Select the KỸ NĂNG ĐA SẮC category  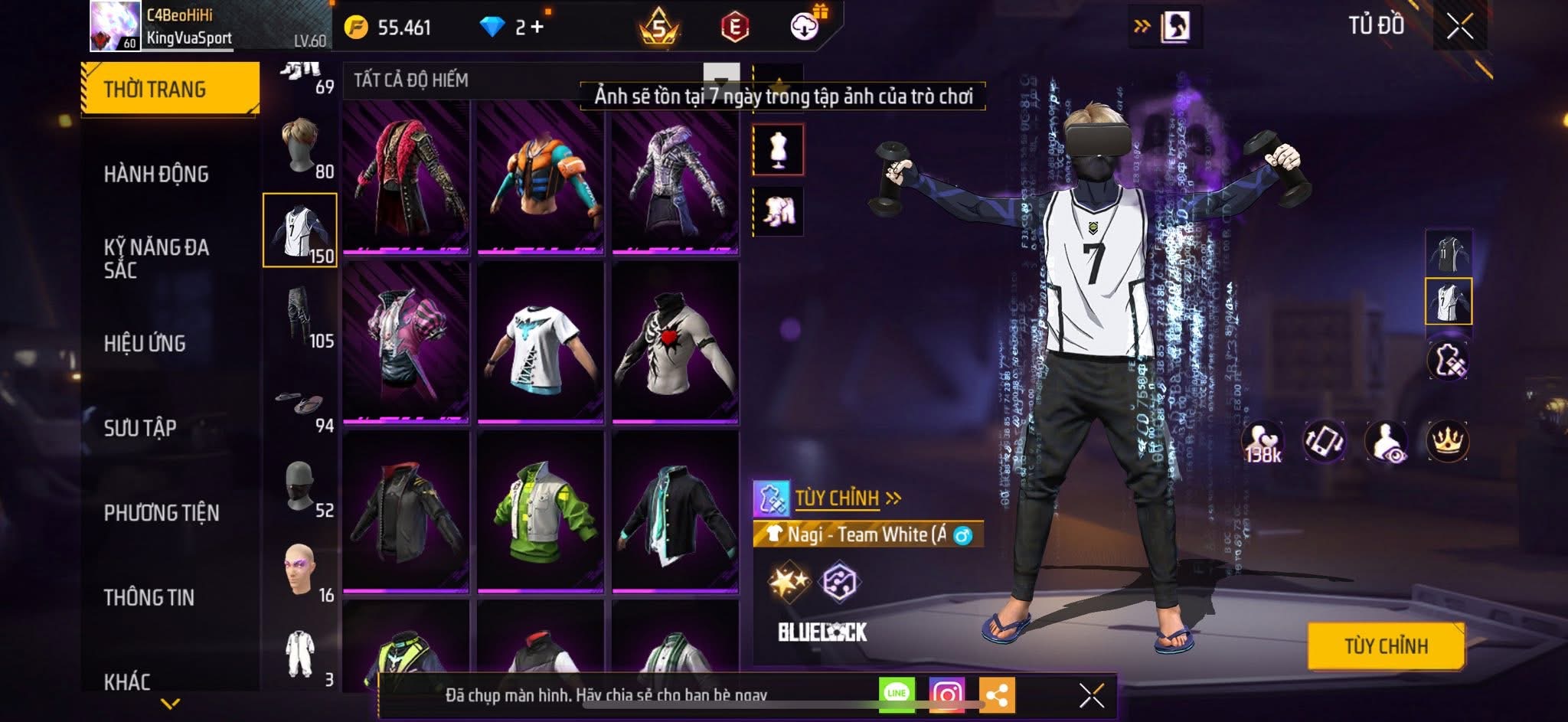click(x=156, y=258)
